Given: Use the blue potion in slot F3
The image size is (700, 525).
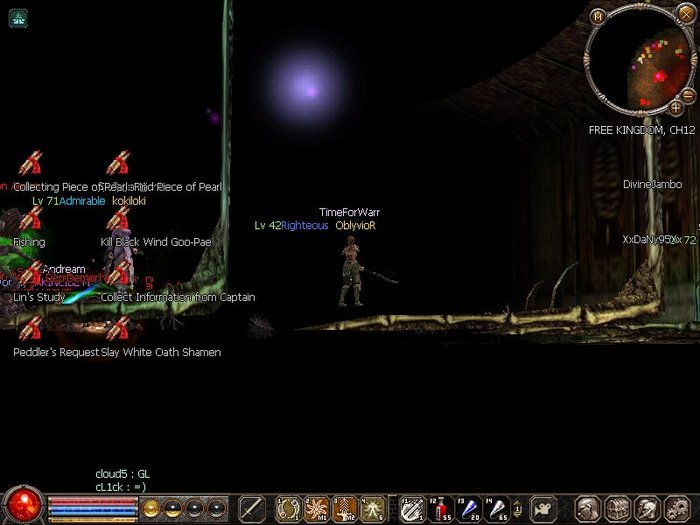Looking at the screenshot, I should point(470,509).
